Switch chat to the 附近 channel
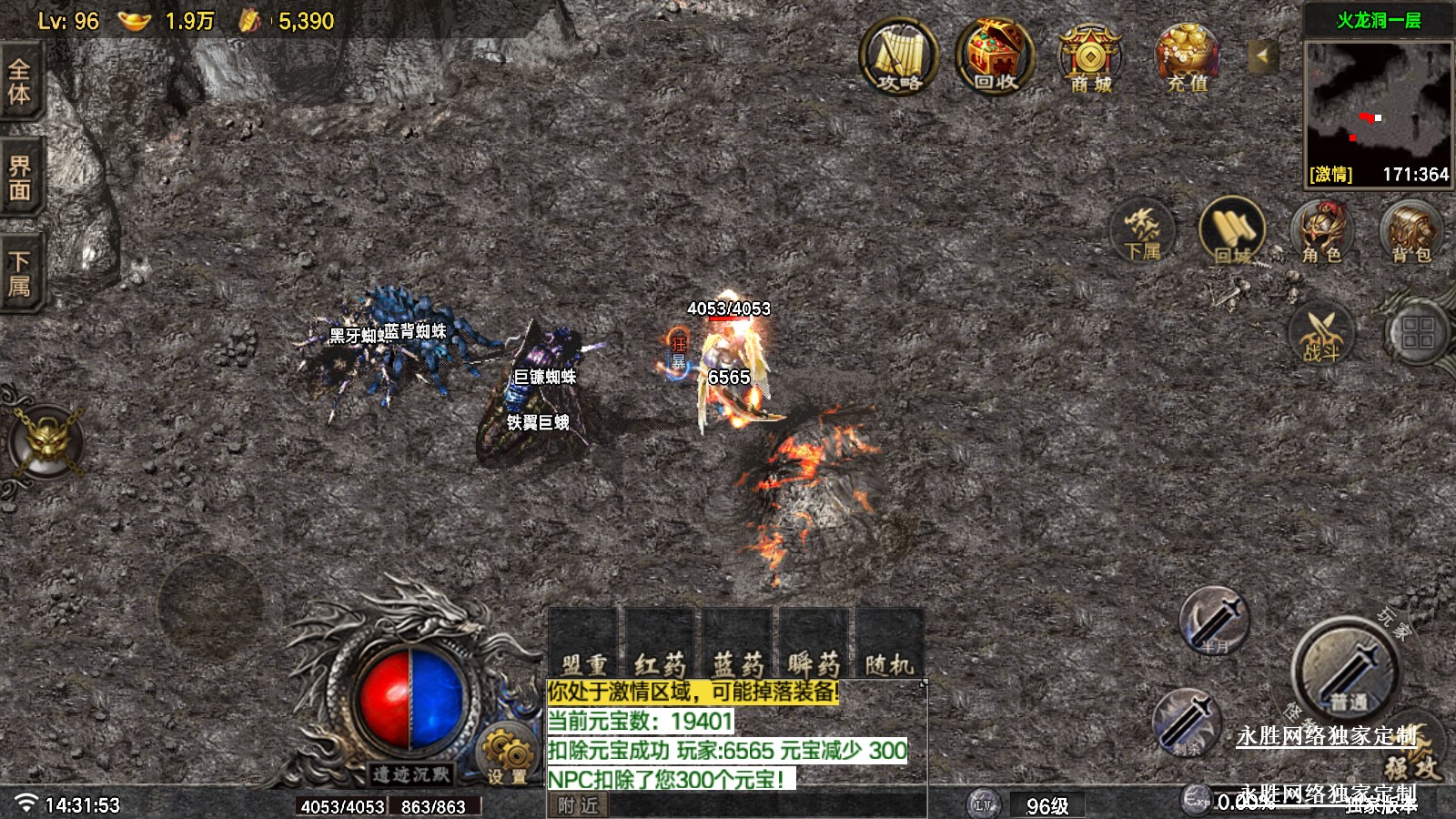This screenshot has width=1456, height=819. tap(578, 805)
